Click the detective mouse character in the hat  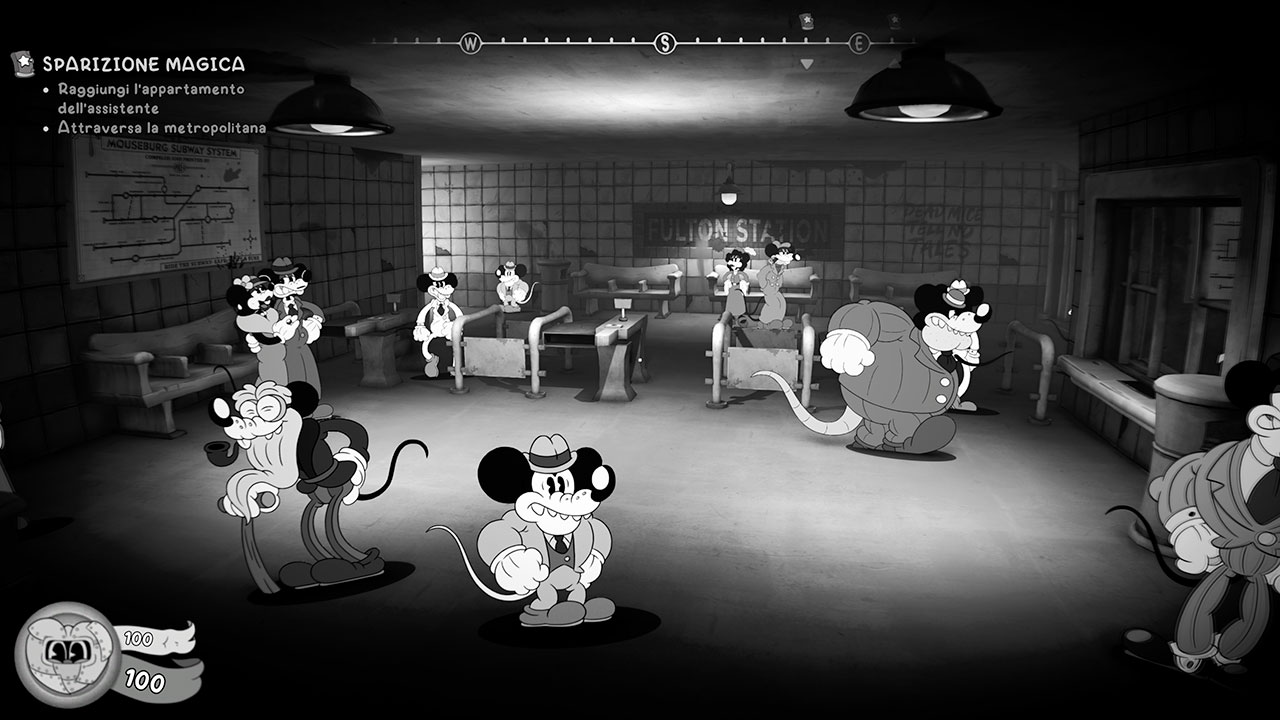[x=547, y=530]
